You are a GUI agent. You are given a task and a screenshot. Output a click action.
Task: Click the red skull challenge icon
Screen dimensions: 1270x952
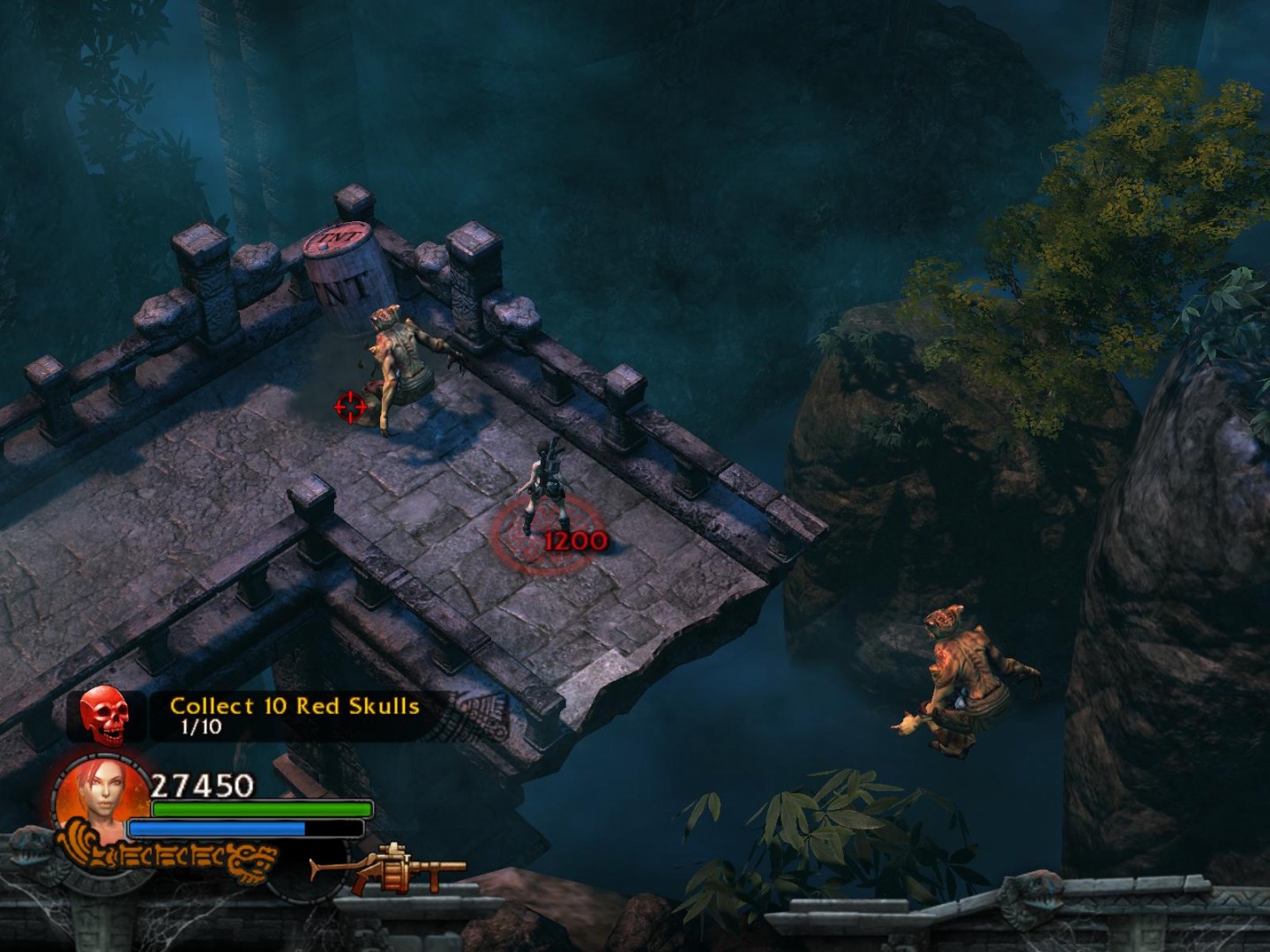point(104,715)
